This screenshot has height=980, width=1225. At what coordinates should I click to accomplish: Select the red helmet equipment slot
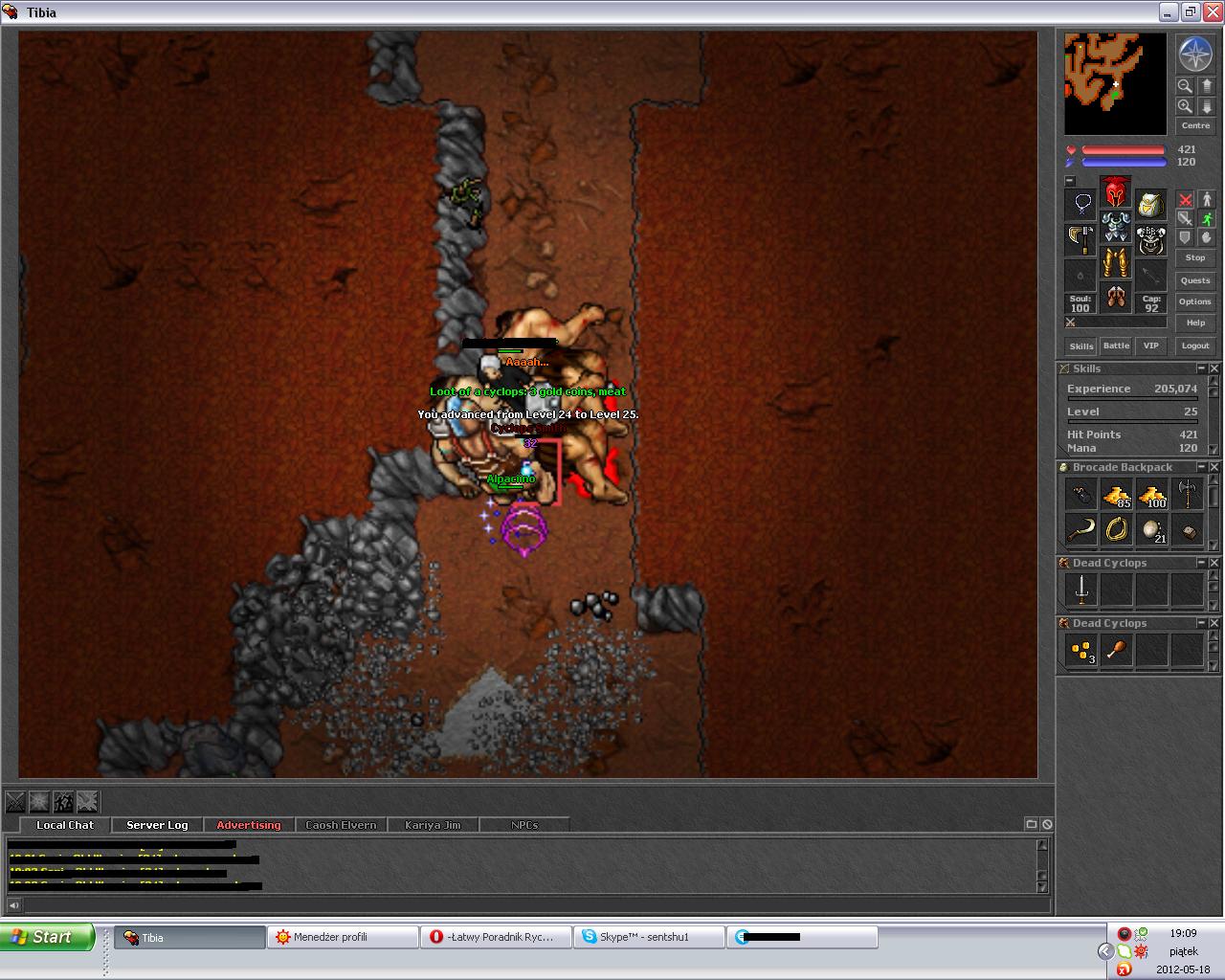[x=1115, y=192]
